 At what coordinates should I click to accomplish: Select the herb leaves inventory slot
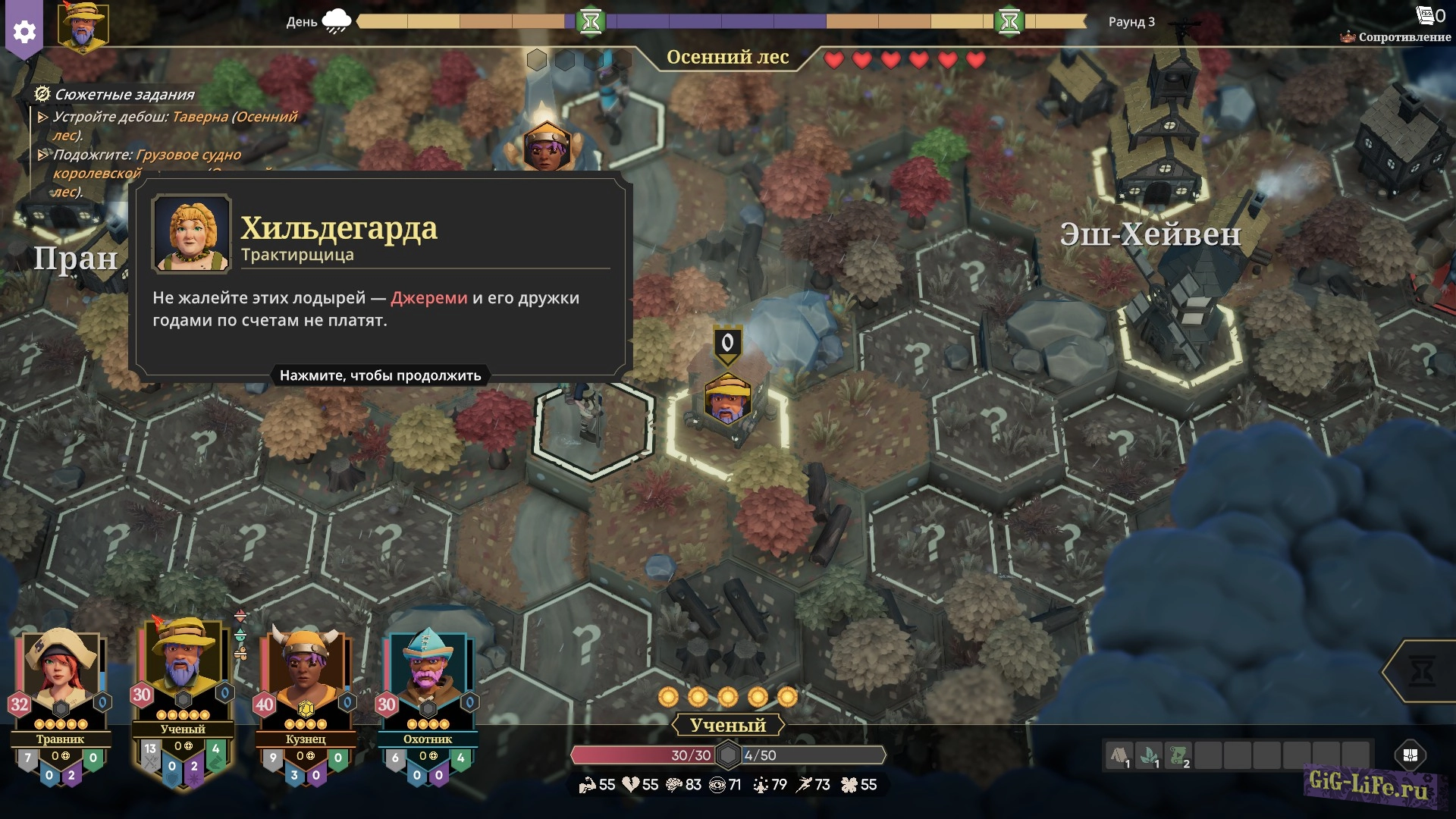point(1150,755)
